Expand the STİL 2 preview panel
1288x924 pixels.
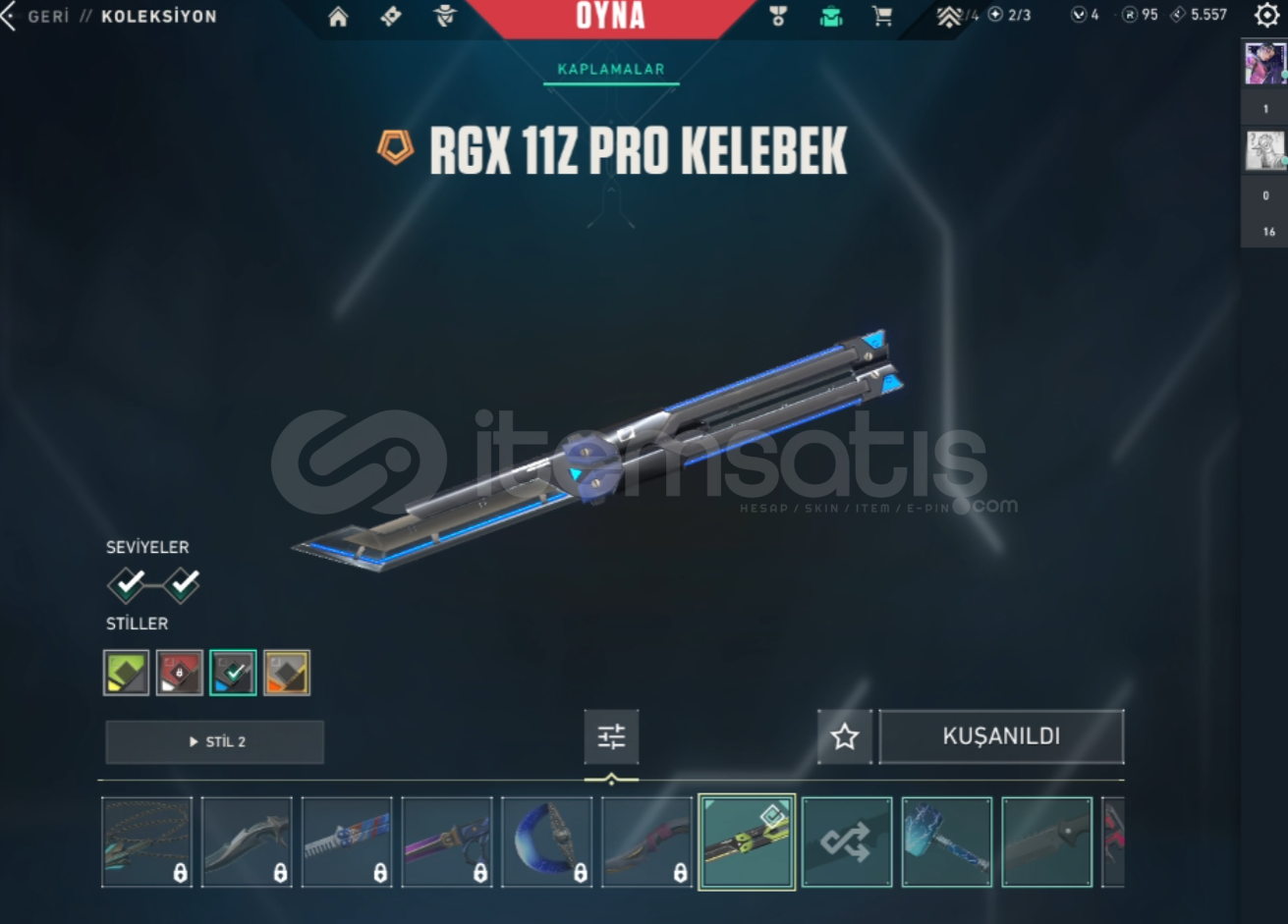pos(214,741)
